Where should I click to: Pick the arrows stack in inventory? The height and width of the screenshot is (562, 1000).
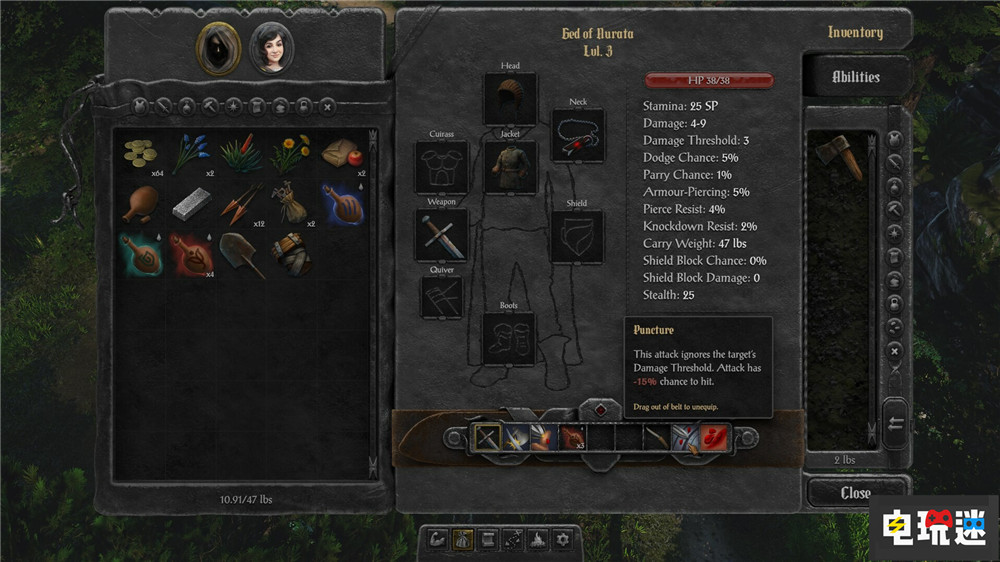coord(241,203)
